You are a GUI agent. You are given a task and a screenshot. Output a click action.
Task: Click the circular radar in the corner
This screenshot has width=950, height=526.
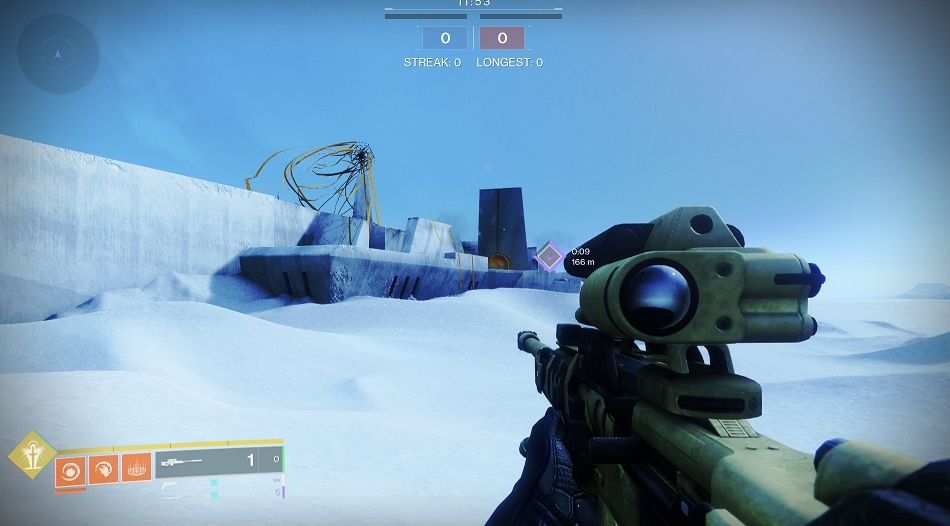coord(58,54)
